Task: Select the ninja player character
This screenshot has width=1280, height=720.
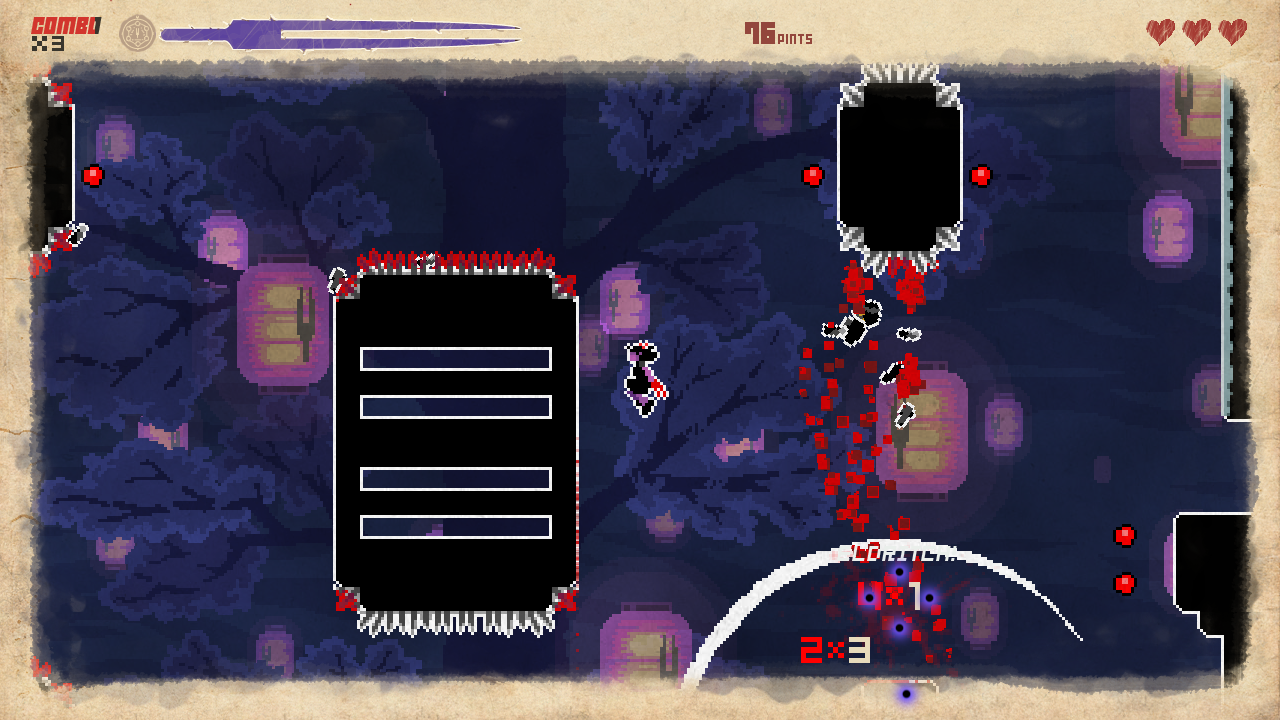Action: [645, 375]
